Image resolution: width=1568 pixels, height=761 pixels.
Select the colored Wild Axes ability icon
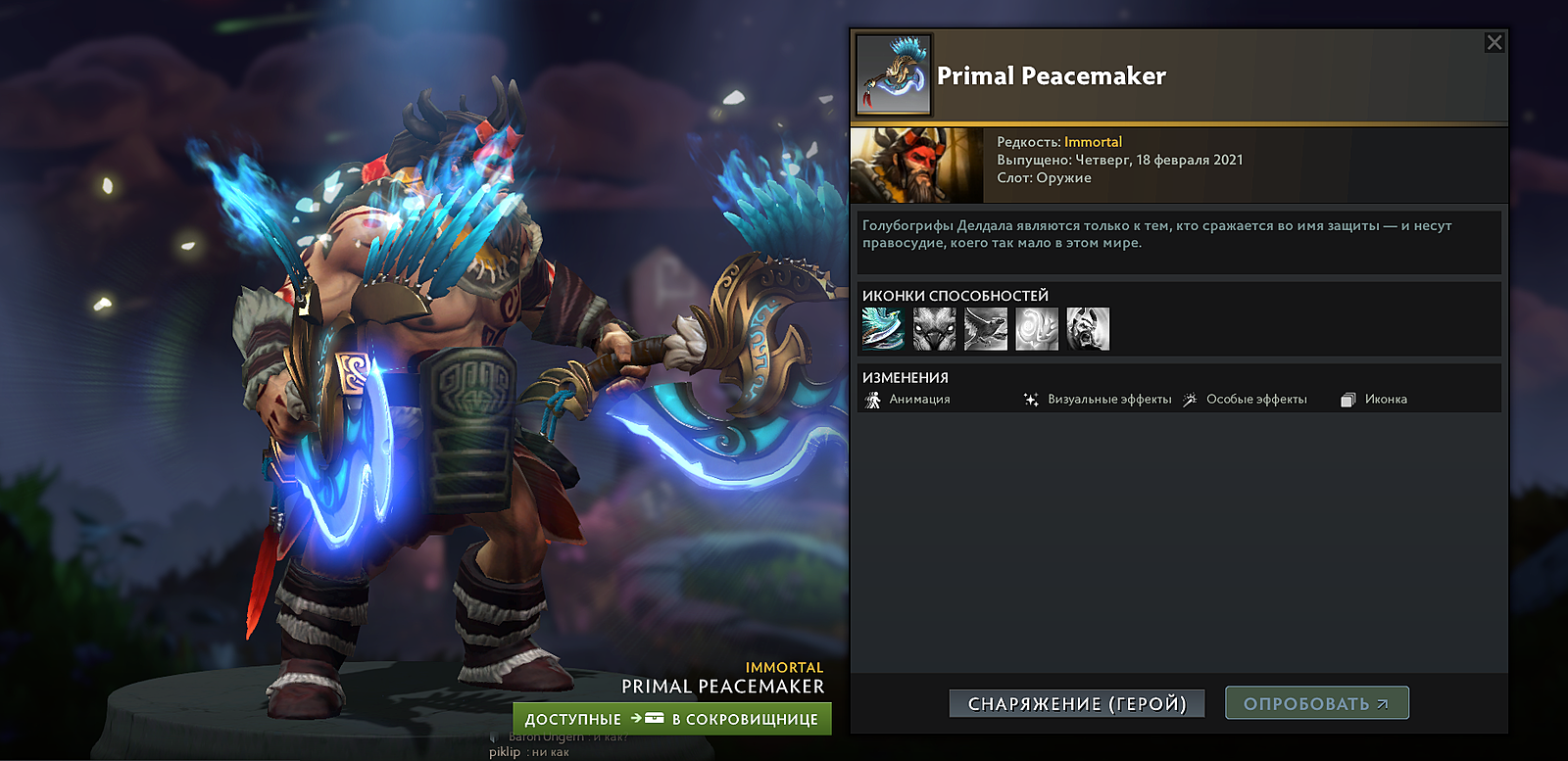tap(883, 329)
